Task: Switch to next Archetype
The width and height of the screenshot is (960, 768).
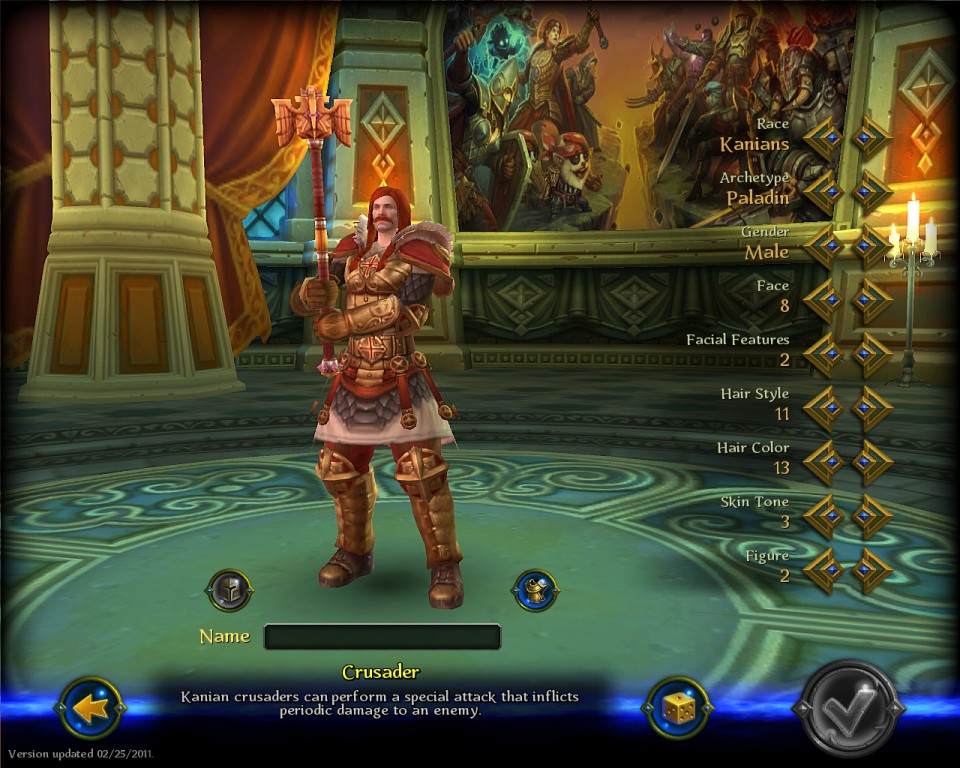Action: tap(871, 192)
